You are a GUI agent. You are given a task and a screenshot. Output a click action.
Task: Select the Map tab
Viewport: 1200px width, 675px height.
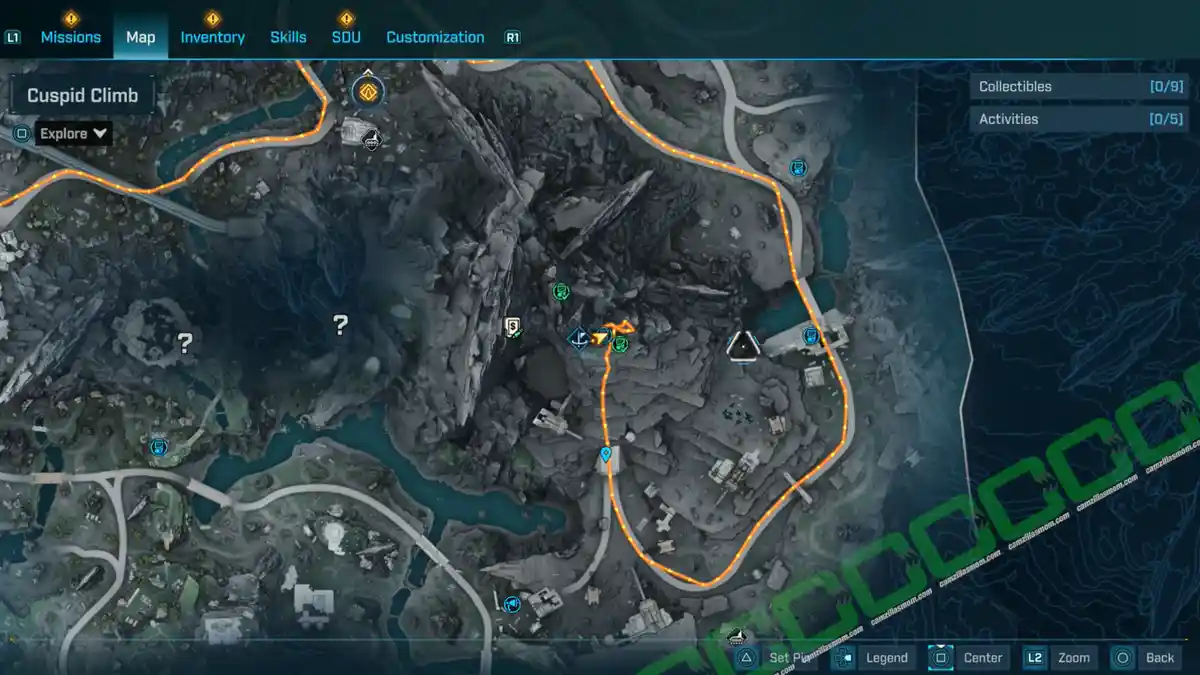[x=140, y=37]
